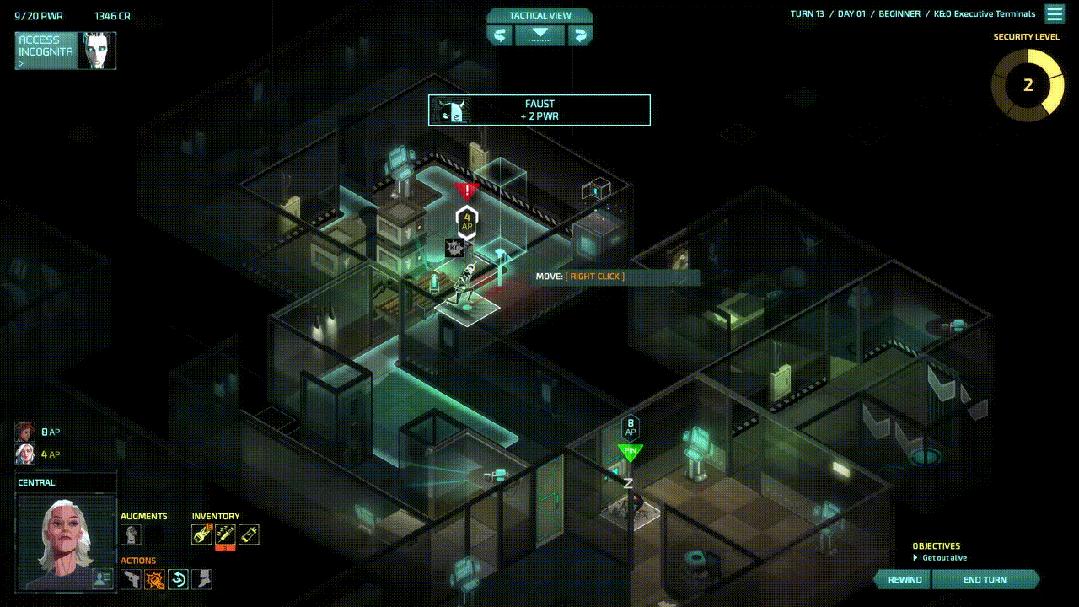Screen dimensions: 1079x607
Task: Select the red-haired agent portrait
Action: click(x=24, y=432)
